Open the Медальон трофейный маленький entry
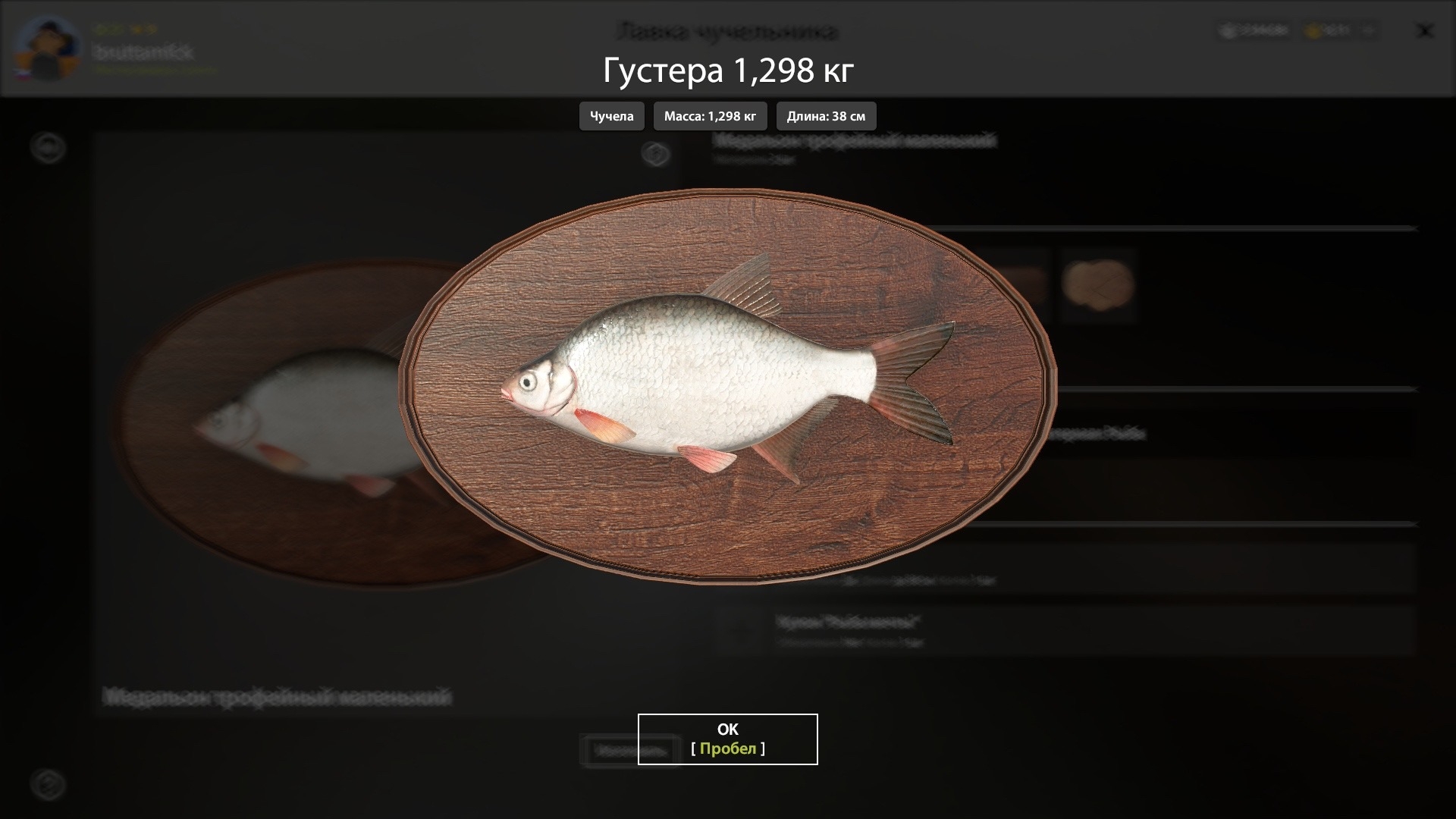The height and width of the screenshot is (819, 1456). click(x=857, y=140)
